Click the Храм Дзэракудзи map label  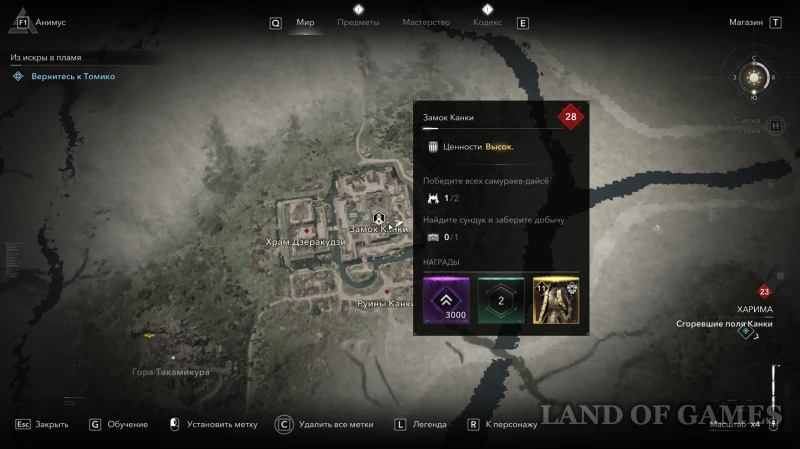(305, 242)
